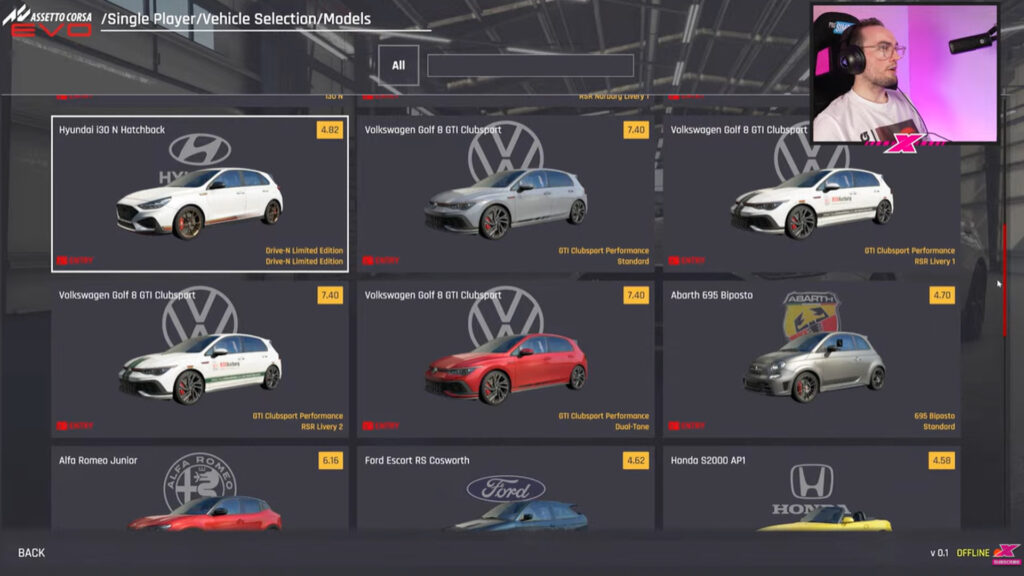Focus the vehicle search field

530,66
